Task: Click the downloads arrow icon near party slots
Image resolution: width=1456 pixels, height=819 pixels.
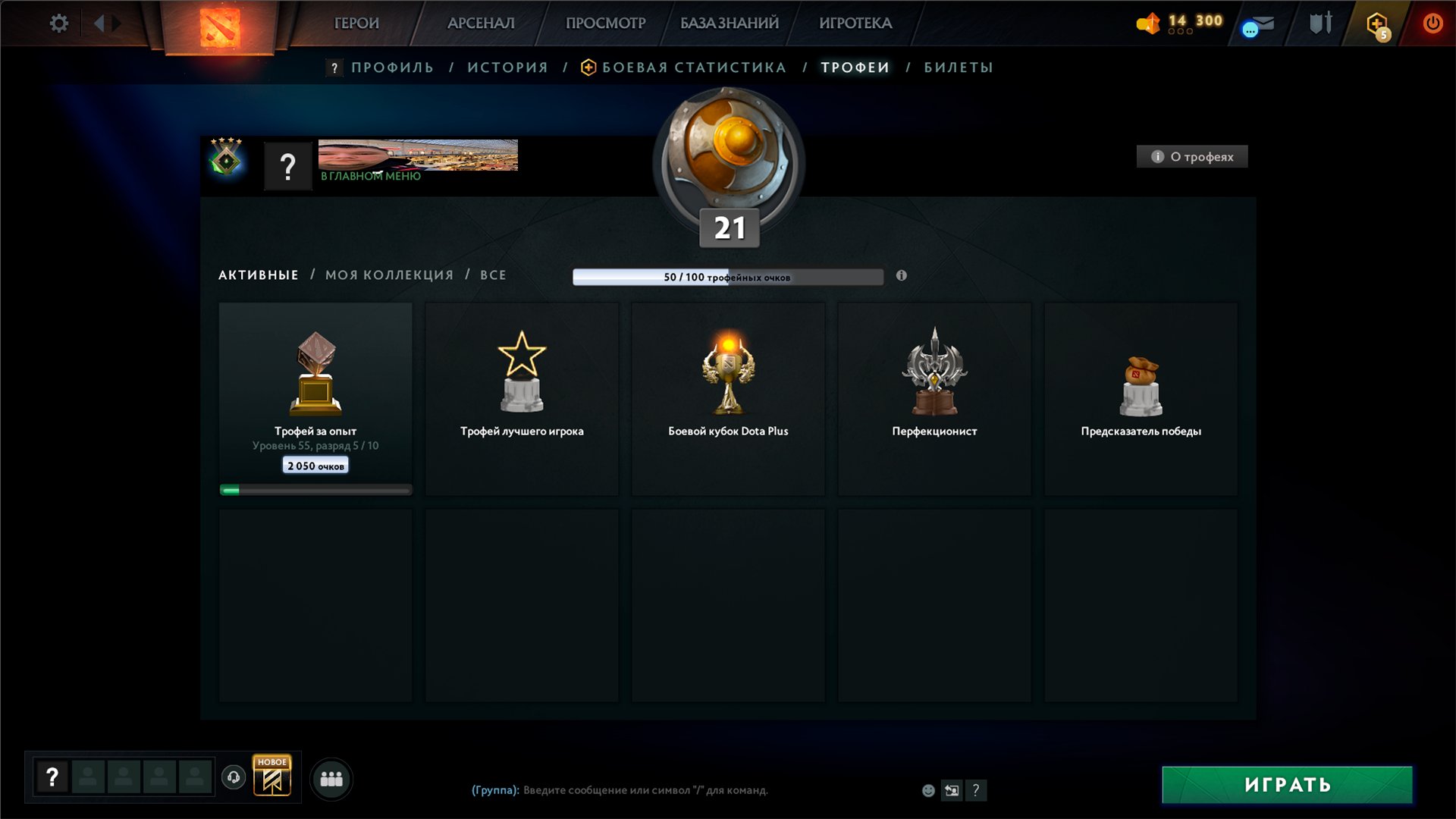Action: (233, 778)
